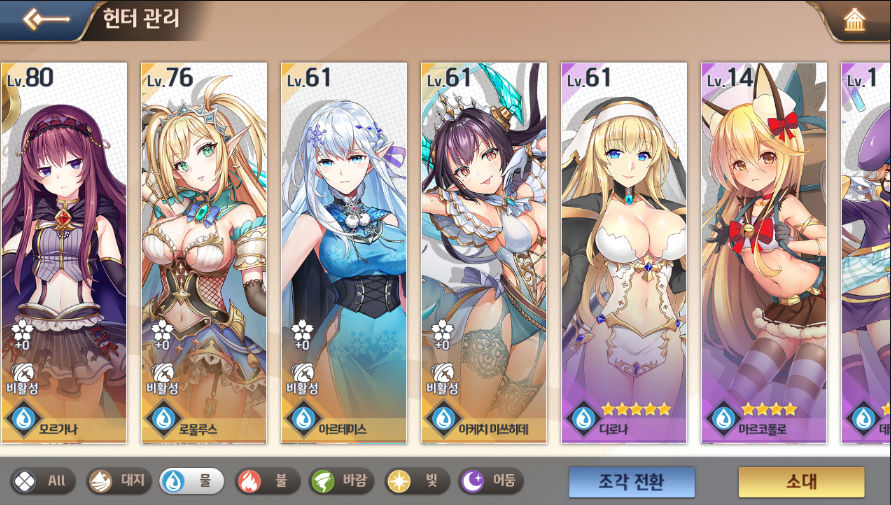Show all hunters with the All filter
The width and height of the screenshot is (891, 505).
point(43,481)
